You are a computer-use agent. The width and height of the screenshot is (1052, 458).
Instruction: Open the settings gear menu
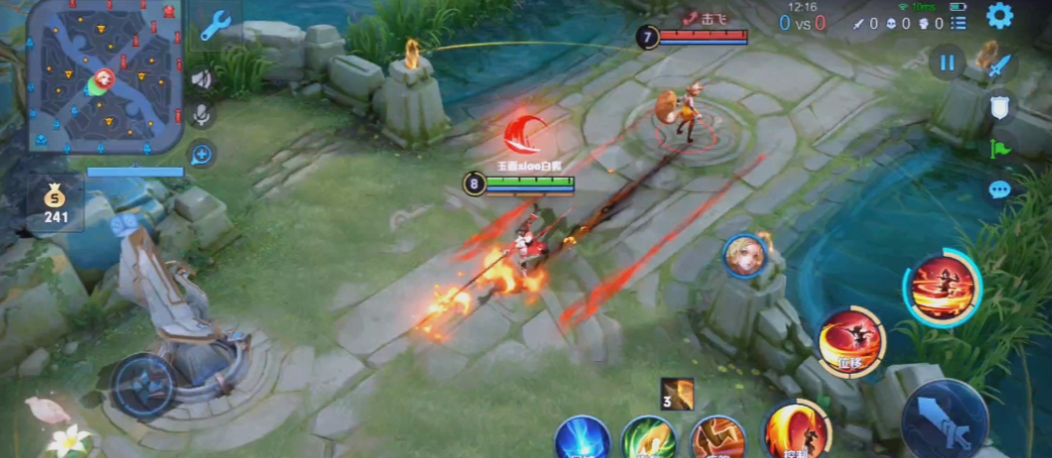(x=999, y=16)
